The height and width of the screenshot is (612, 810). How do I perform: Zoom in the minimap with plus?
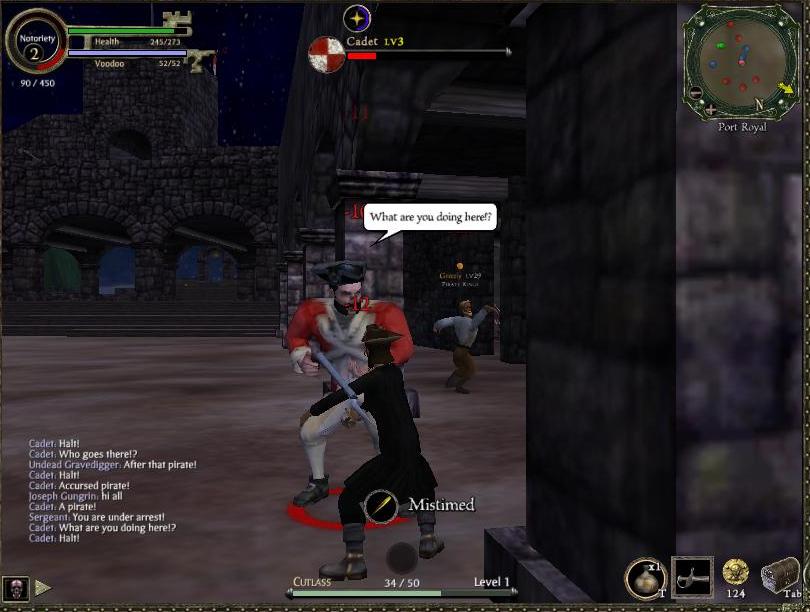[711, 108]
